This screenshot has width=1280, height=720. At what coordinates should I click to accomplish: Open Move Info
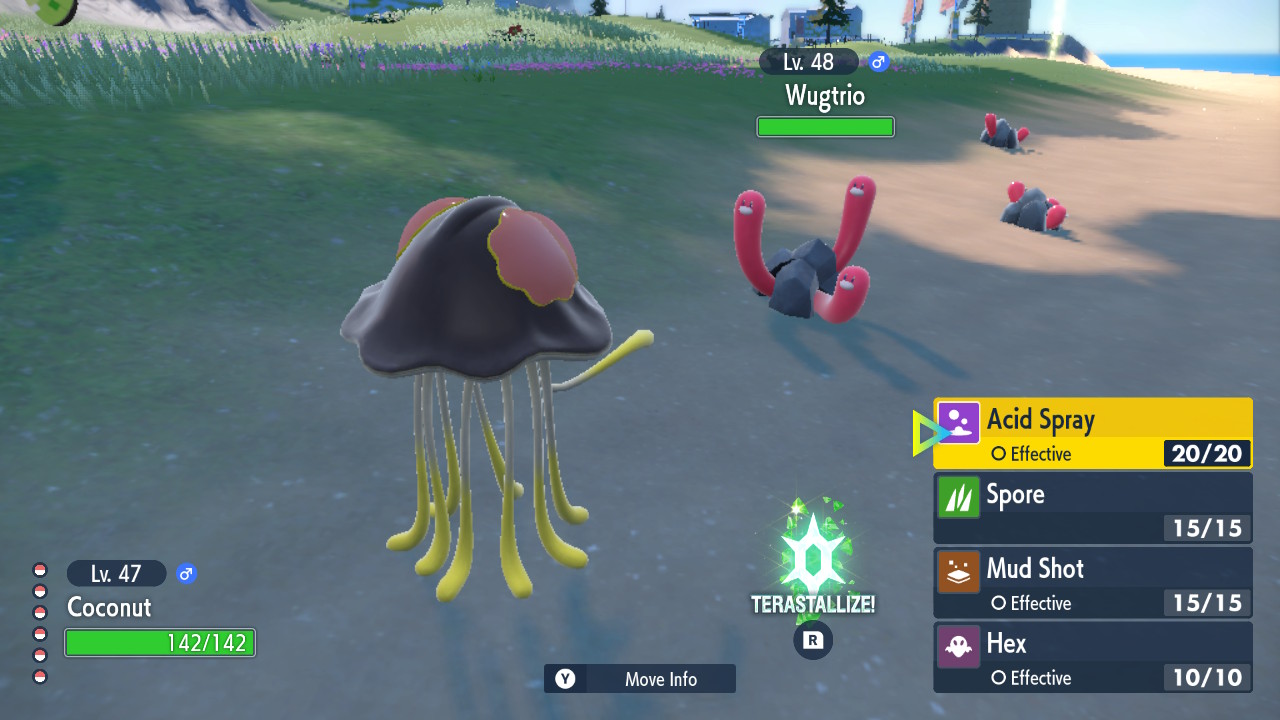click(x=640, y=679)
